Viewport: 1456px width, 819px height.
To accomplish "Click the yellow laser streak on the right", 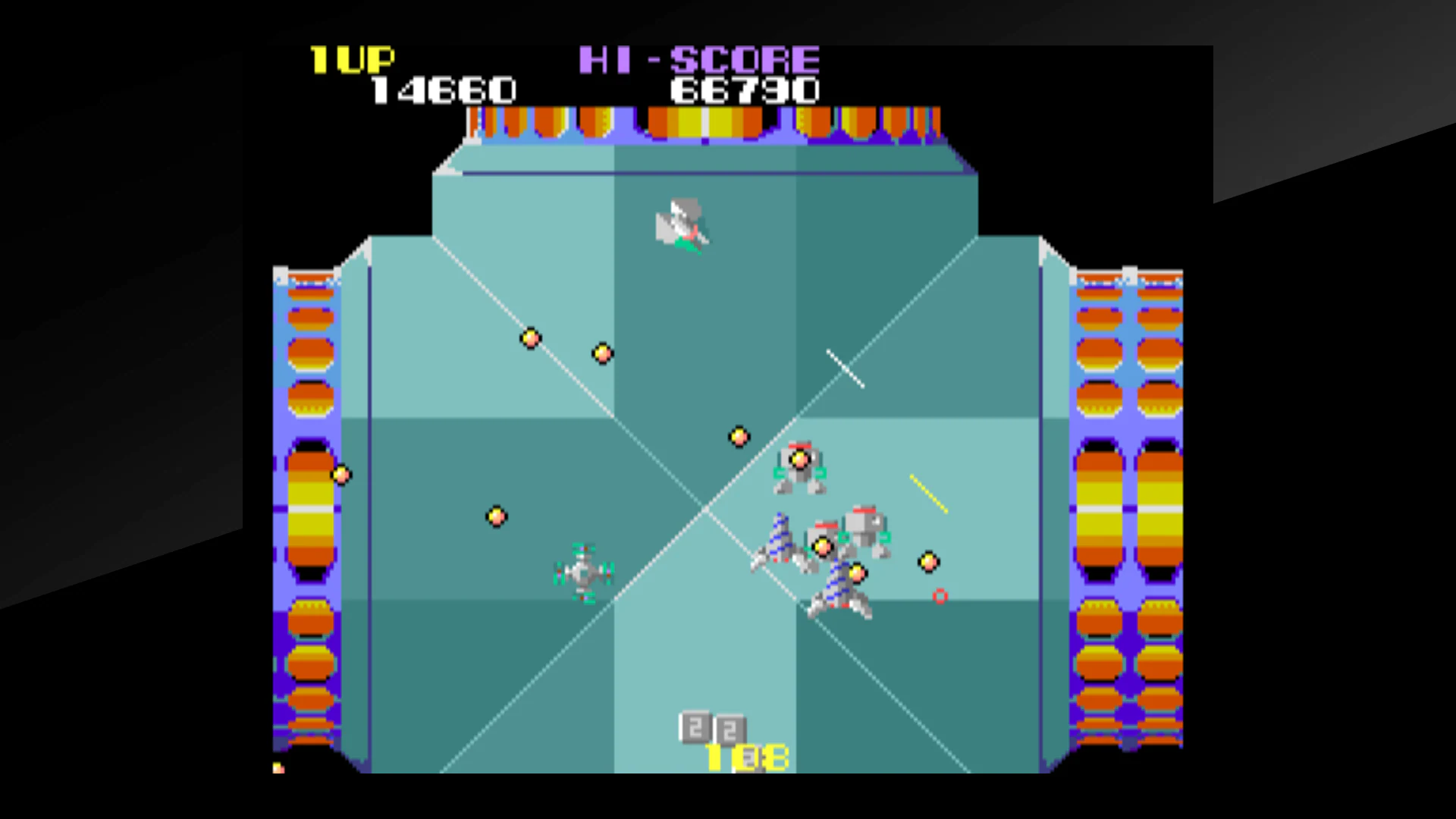I will pyautogui.click(x=928, y=492).
